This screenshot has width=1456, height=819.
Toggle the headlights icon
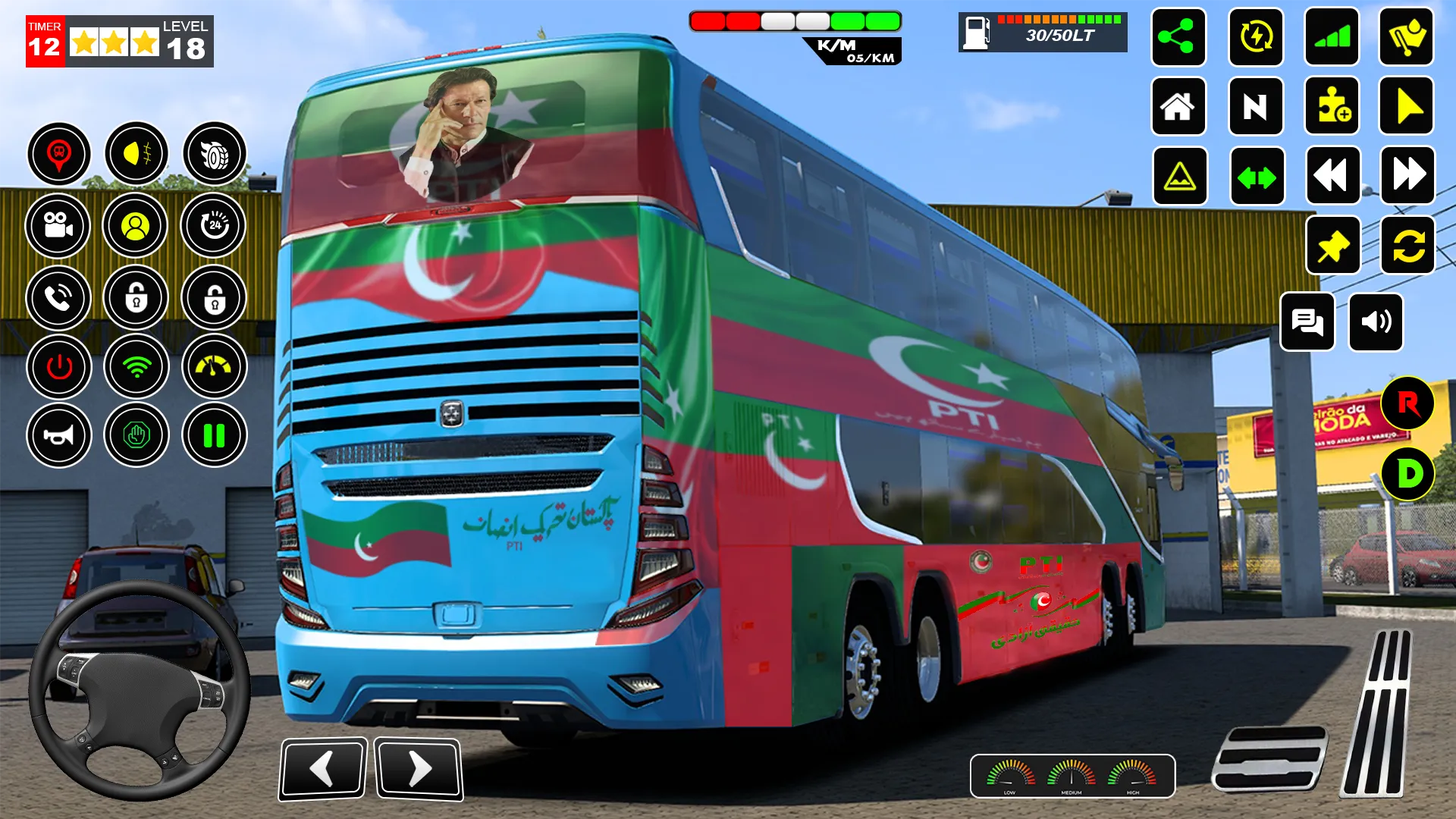(136, 154)
